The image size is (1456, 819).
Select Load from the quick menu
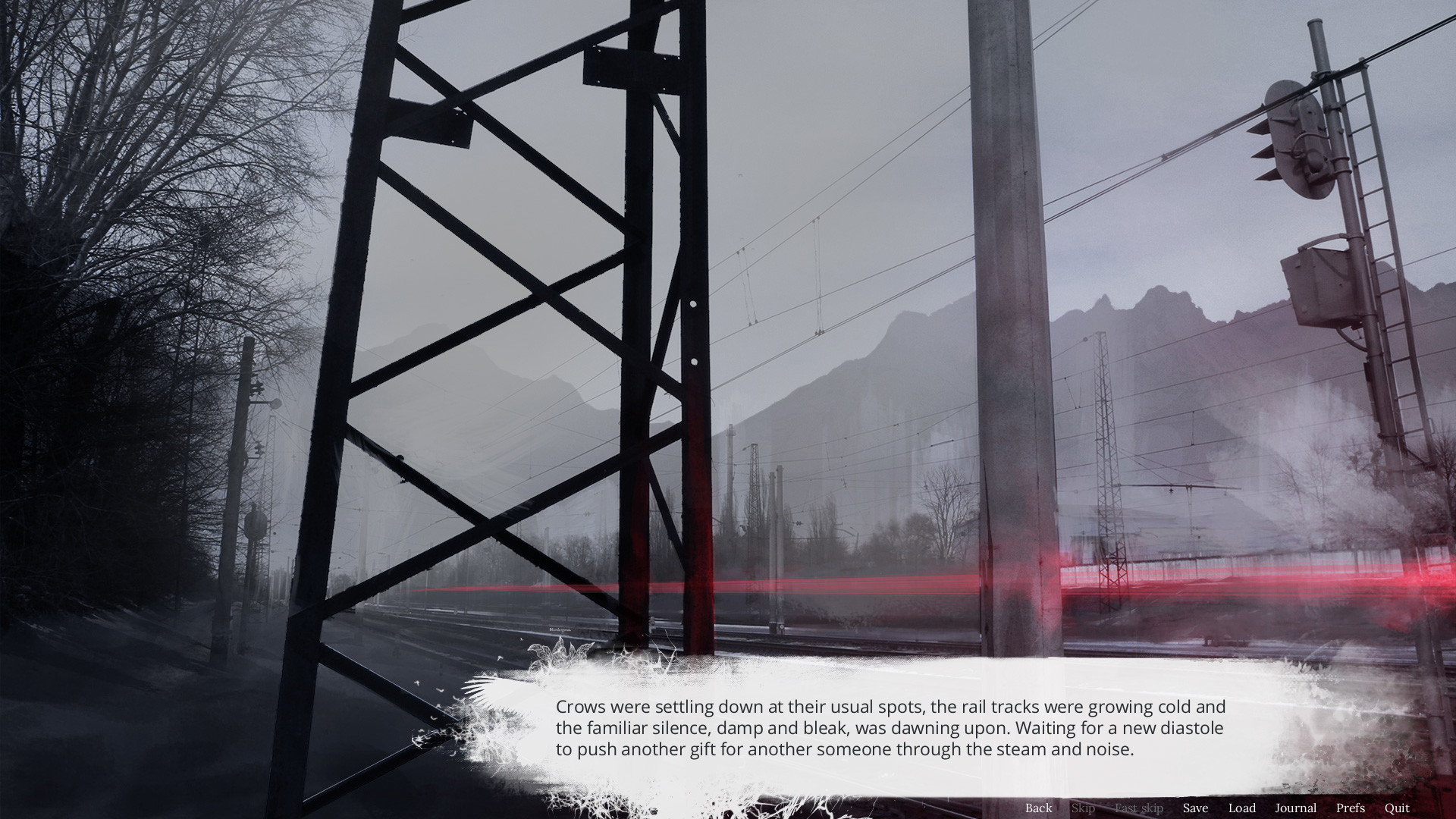[x=1241, y=808]
